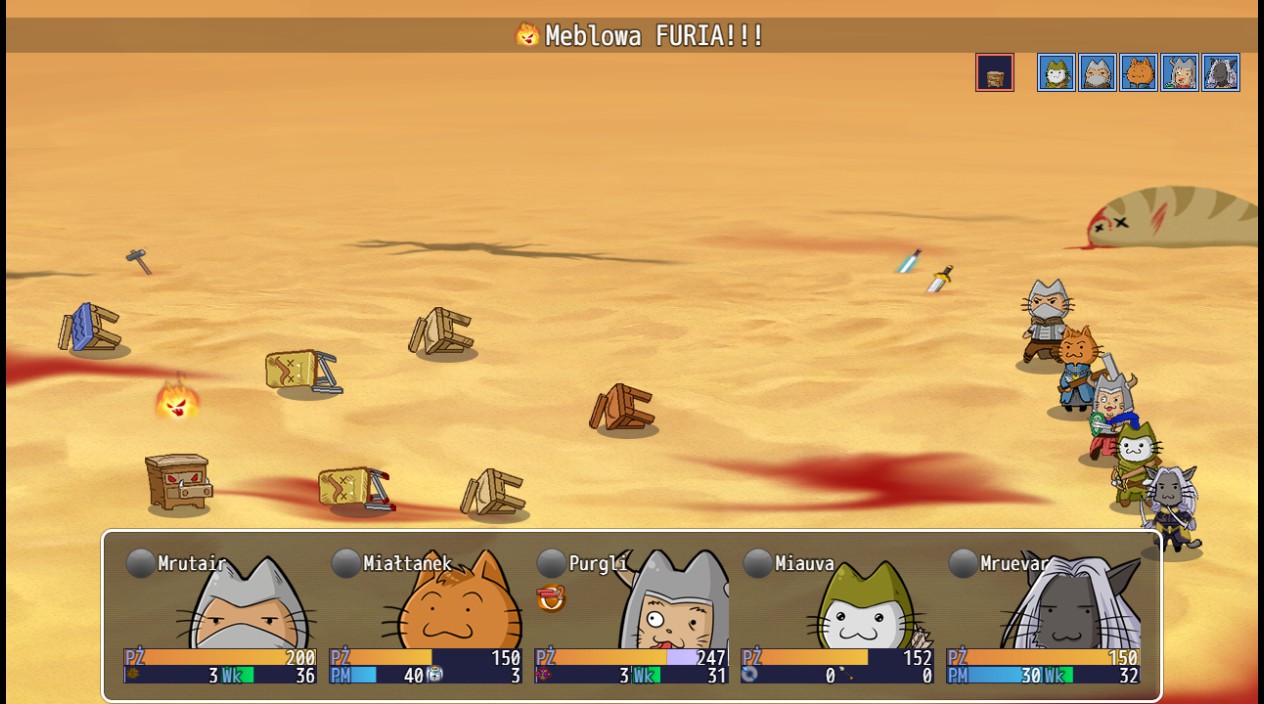Click the dark white-haired cat turn icon

(x=1220, y=73)
